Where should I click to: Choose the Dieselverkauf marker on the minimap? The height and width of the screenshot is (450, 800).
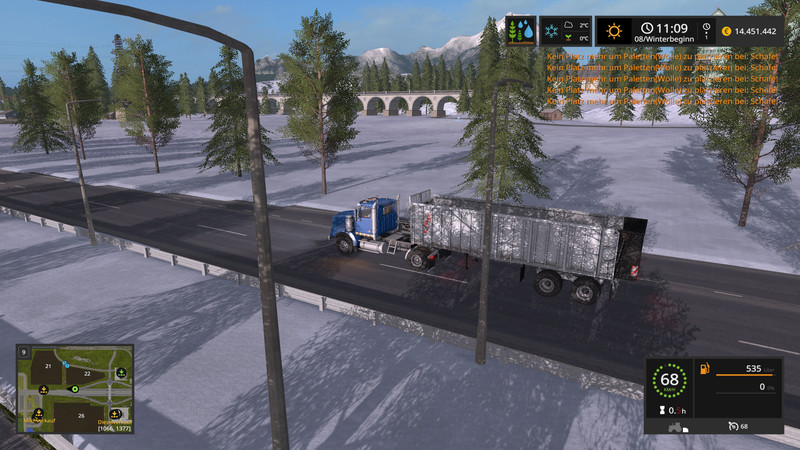tap(115, 414)
